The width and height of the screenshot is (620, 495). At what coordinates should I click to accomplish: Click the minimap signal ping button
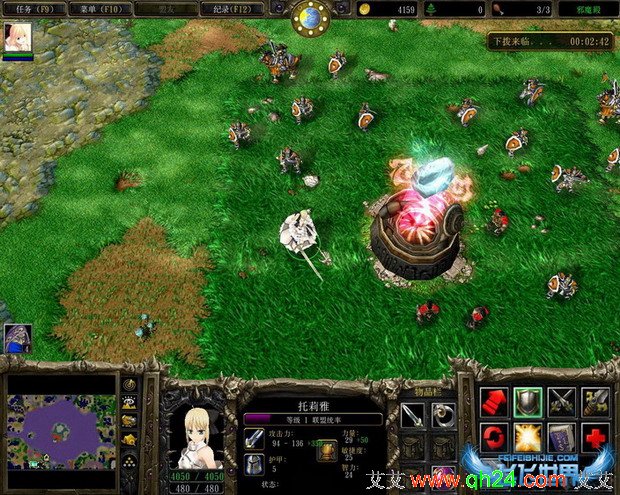pos(130,385)
